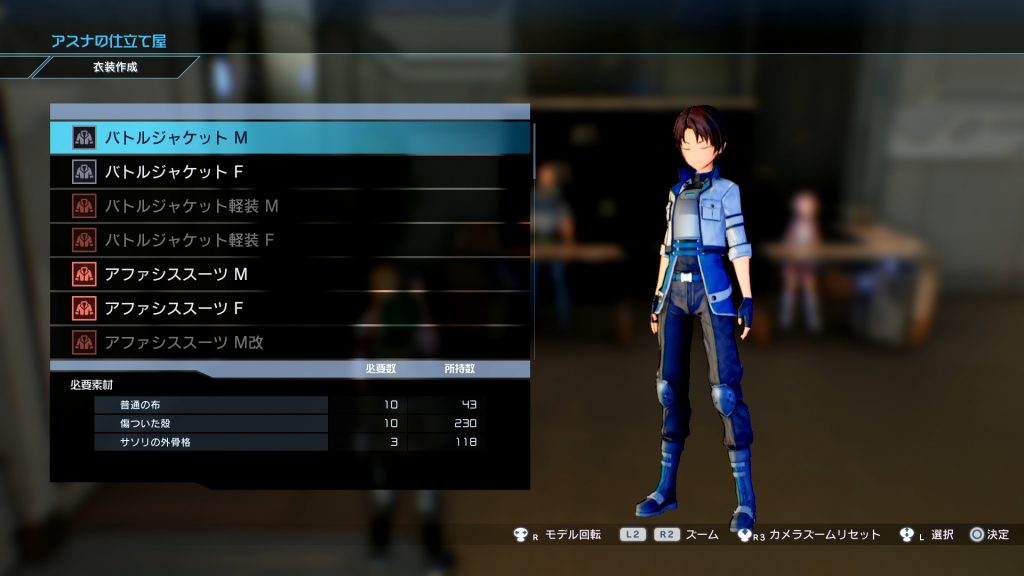
Task: Click the サソリの外骨格 material row
Action: tap(211, 441)
